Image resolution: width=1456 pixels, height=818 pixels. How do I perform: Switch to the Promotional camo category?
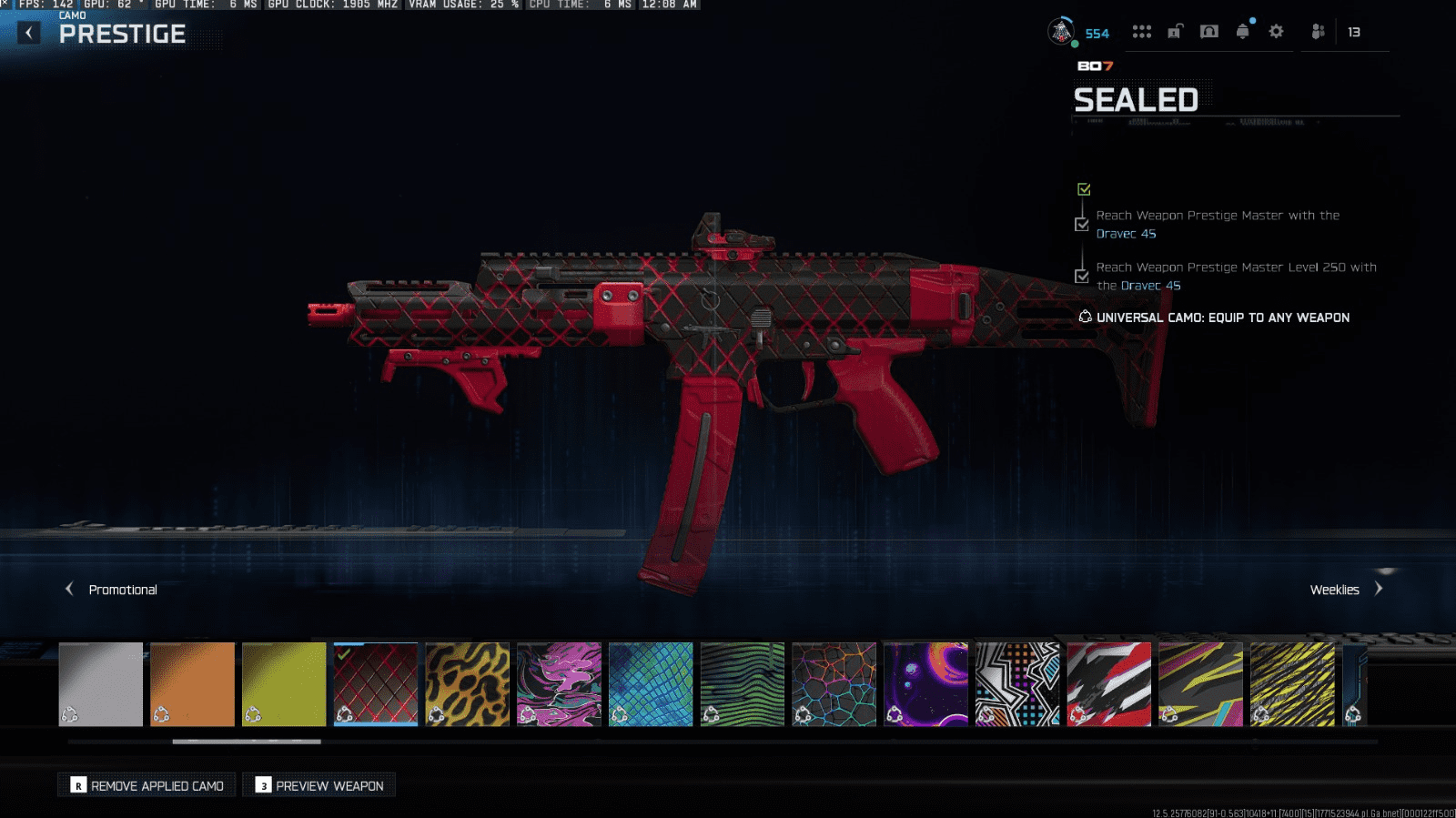point(112,590)
